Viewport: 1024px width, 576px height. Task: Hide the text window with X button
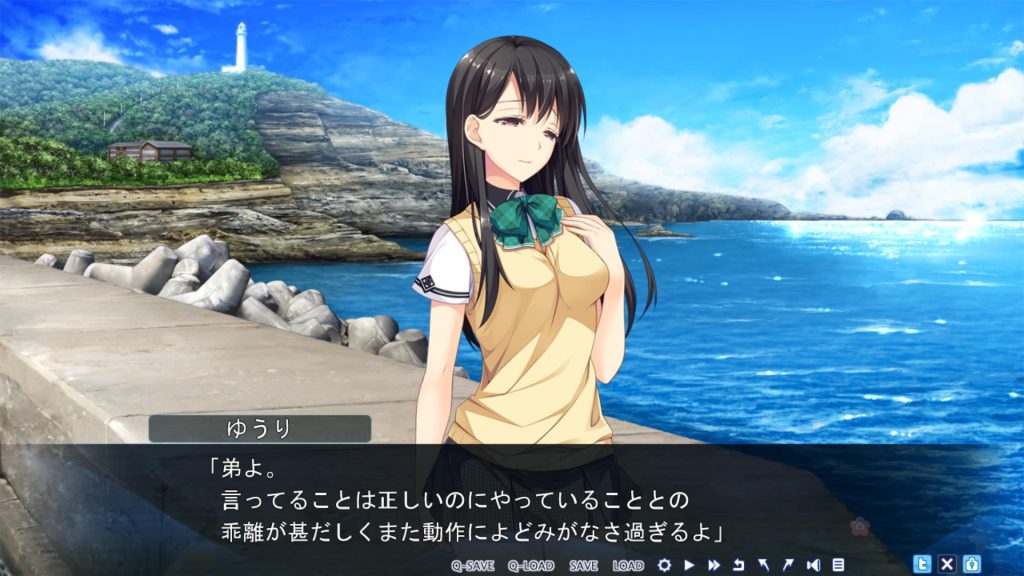point(947,564)
